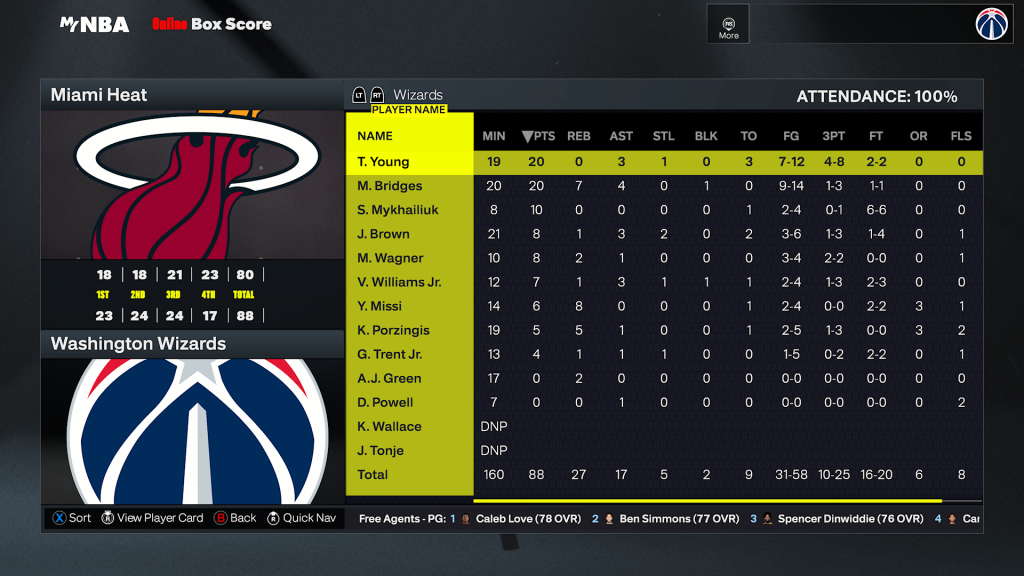The image size is (1024, 576).
Task: Select the K. Wallace DNP row
Action: 389,426
